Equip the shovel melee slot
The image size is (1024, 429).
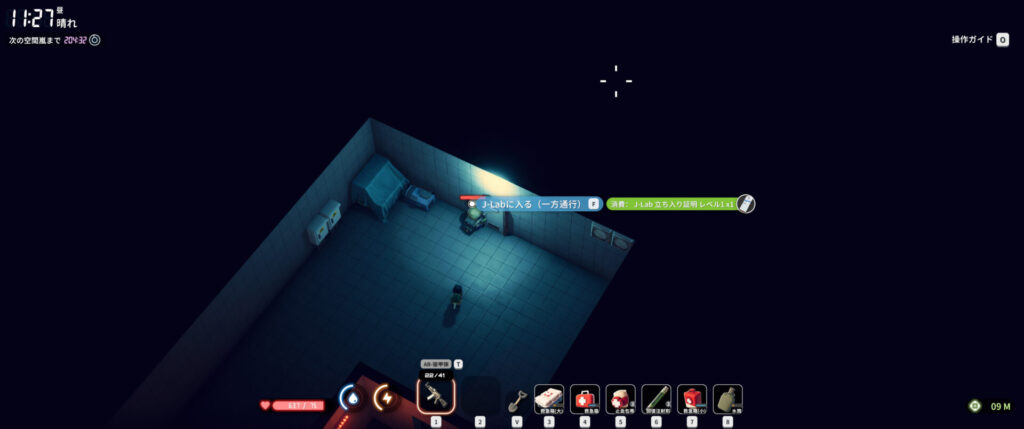[516, 400]
